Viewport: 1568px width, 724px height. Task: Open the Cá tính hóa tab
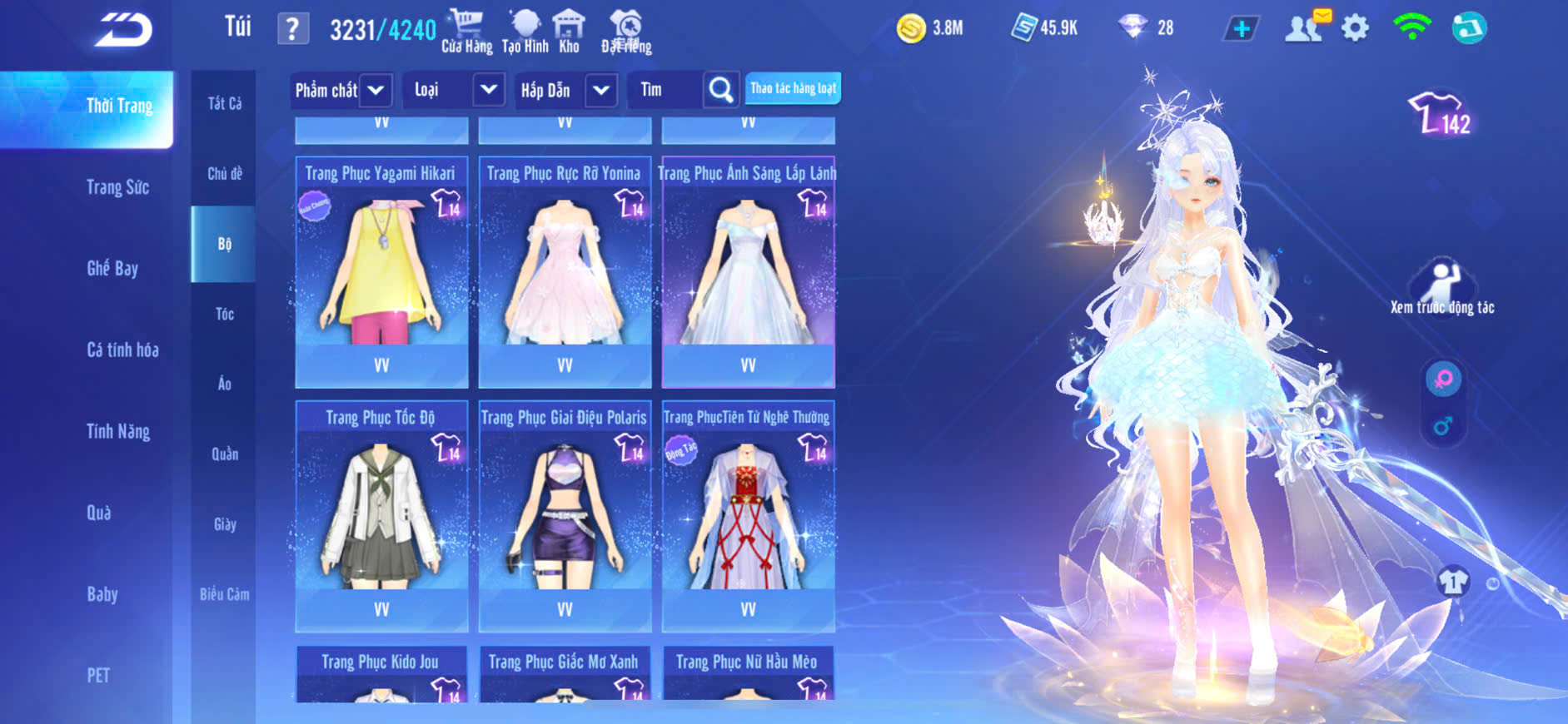pos(122,350)
